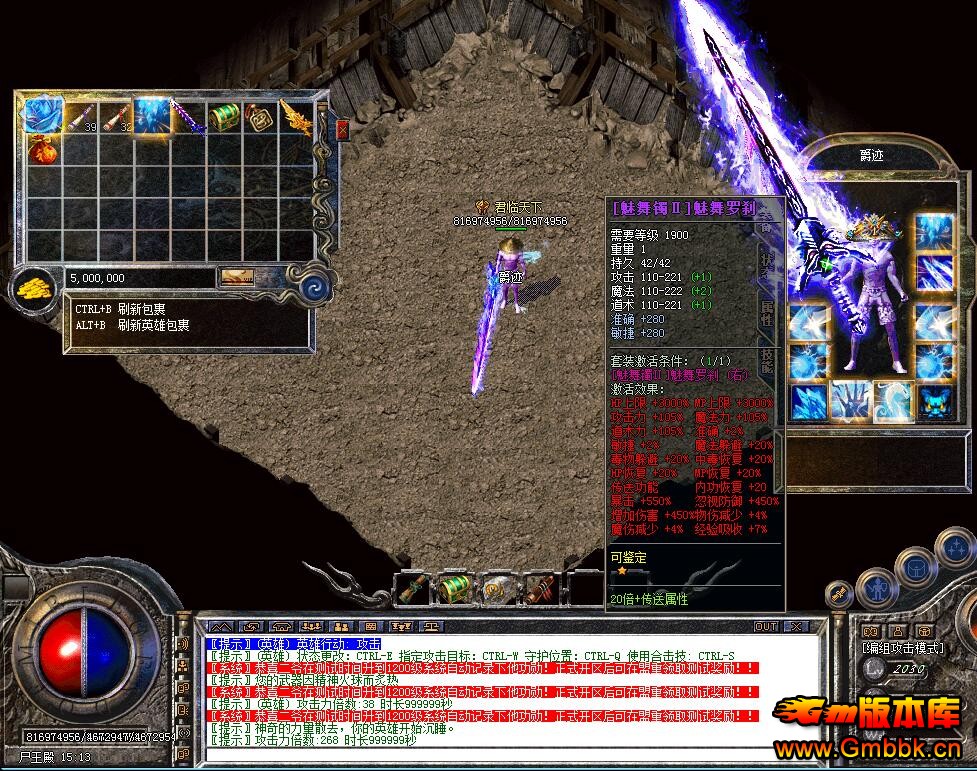Close the inventory bag window
This screenshot has width=977, height=771.
tap(342, 130)
